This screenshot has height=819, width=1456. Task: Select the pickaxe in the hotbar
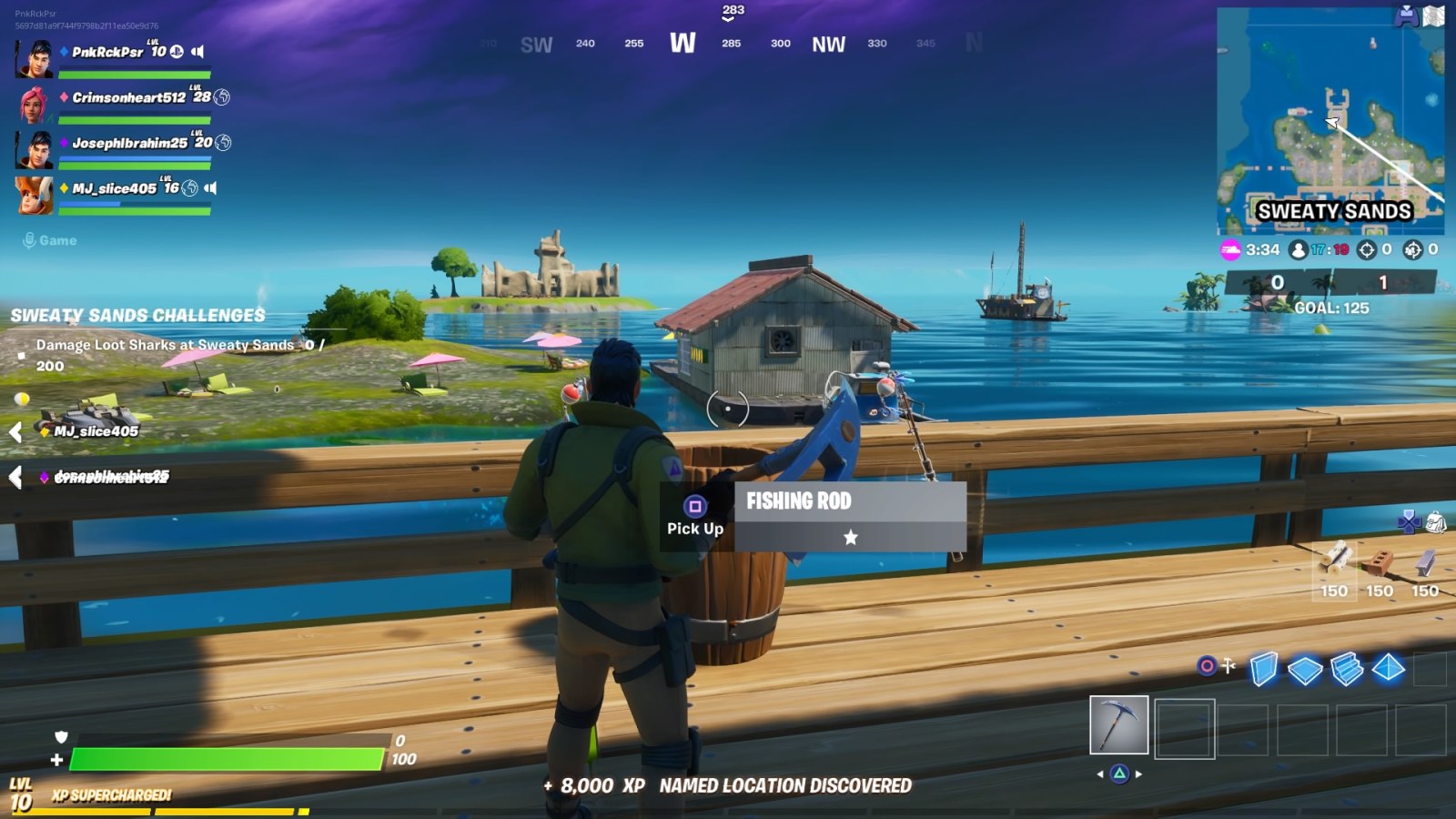pyautogui.click(x=1119, y=724)
